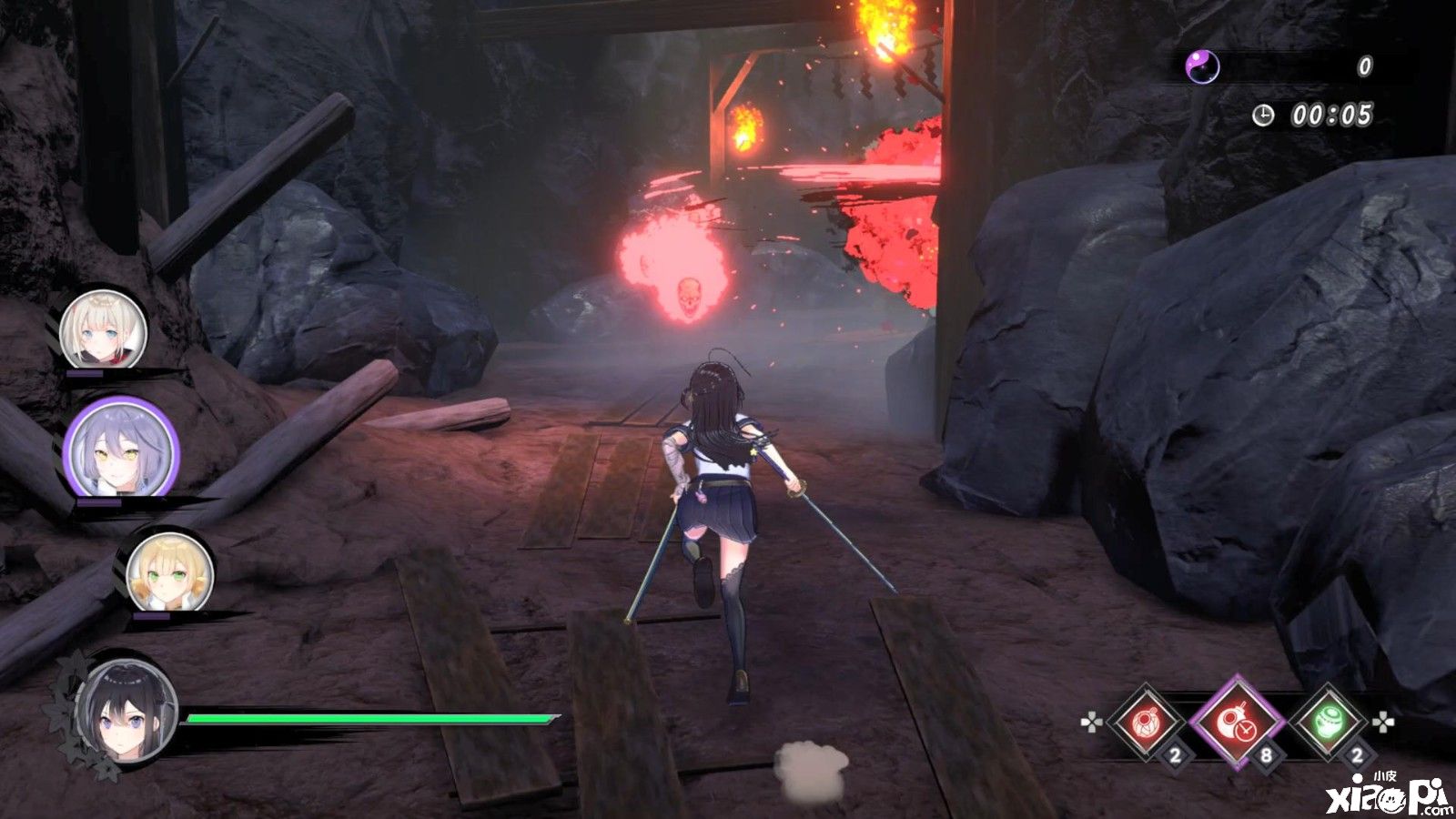Screen dimensions: 1456x819
Task: Click the black-haired player character portrait
Action: coord(127,710)
